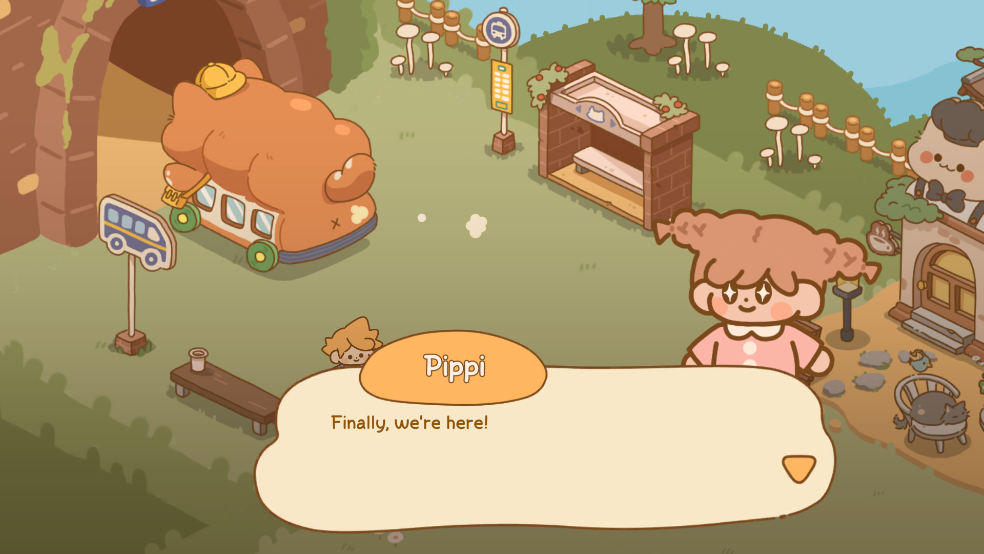Advance dialogue with the orange arrow

tap(798, 467)
